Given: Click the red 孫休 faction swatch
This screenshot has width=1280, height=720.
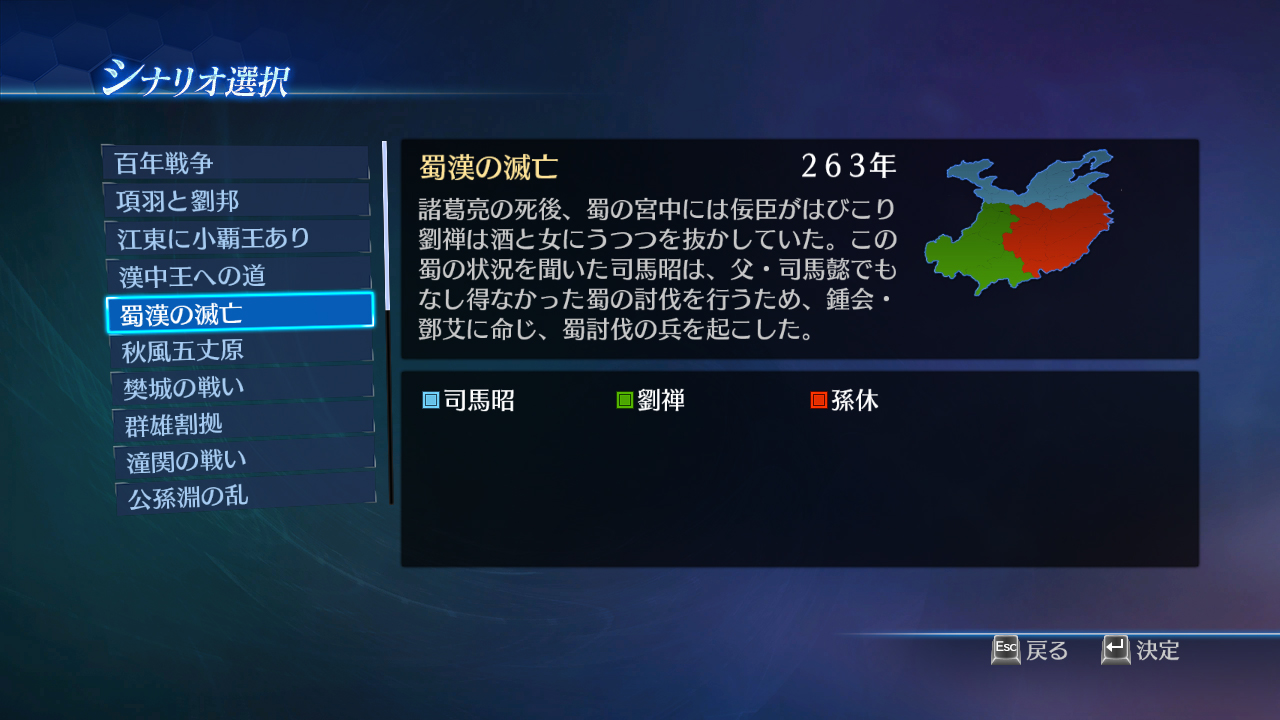Looking at the screenshot, I should [818, 399].
